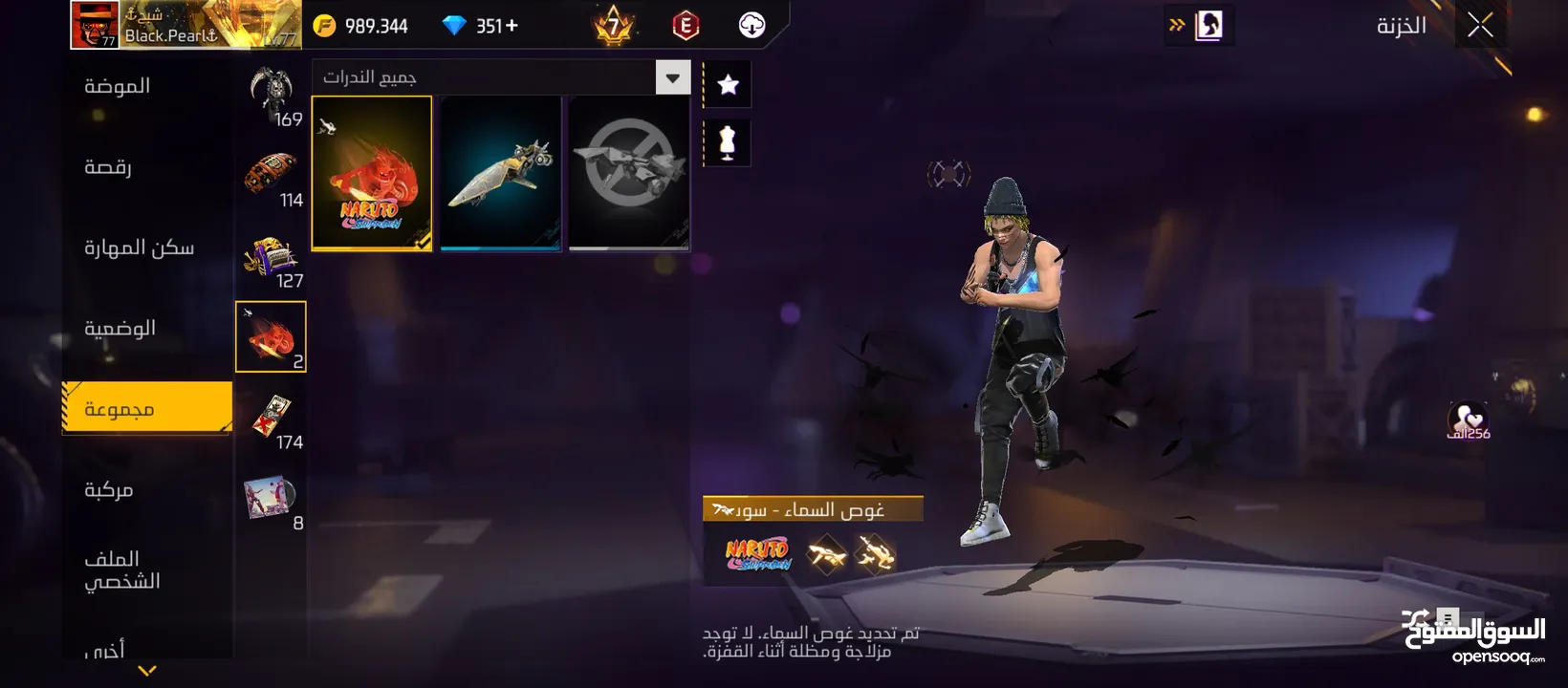The width and height of the screenshot is (1568, 688).
Task: Open the subcategory with 169 items
Action: coord(272,97)
